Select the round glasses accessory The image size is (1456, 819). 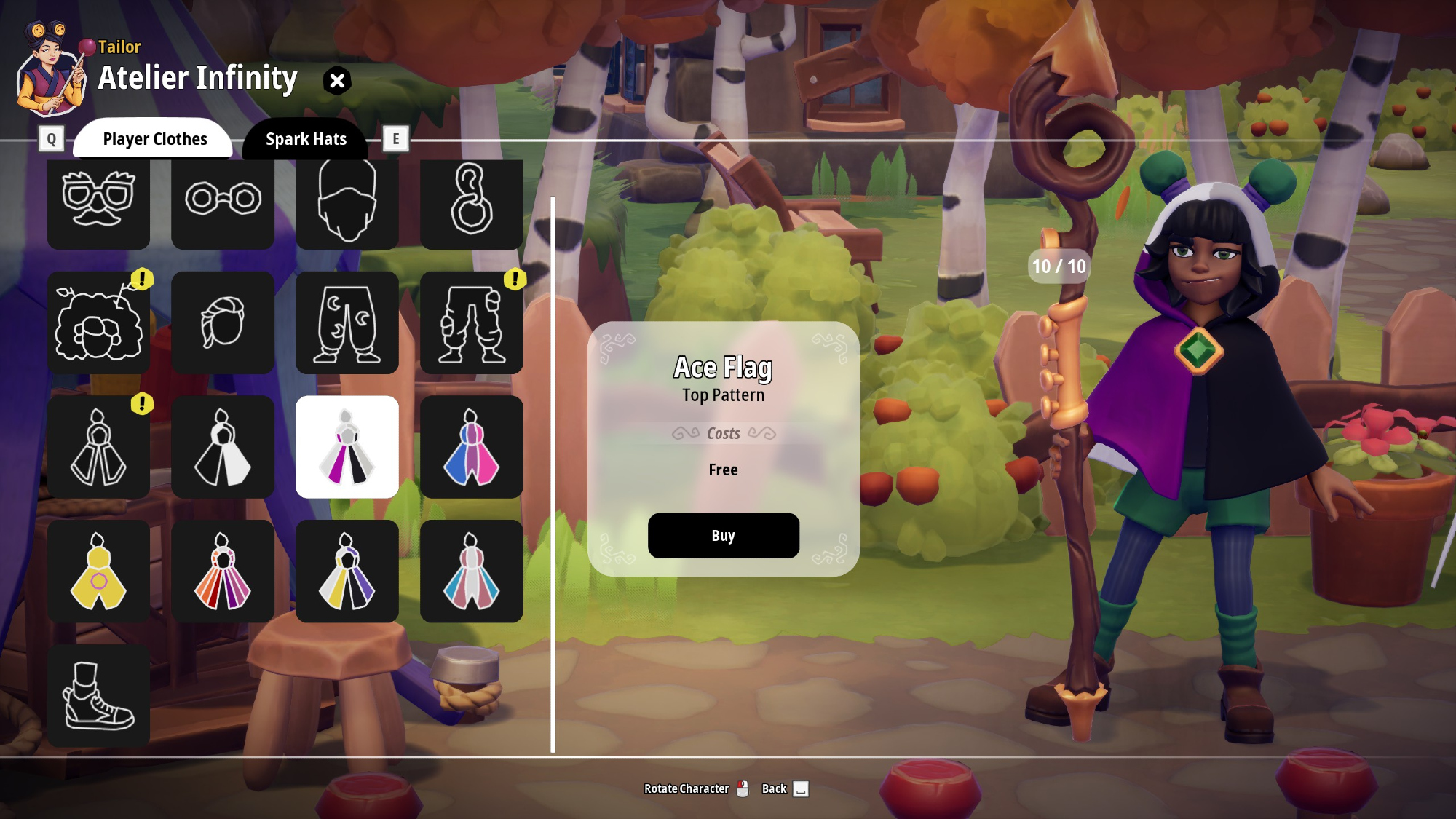pyautogui.click(x=223, y=200)
